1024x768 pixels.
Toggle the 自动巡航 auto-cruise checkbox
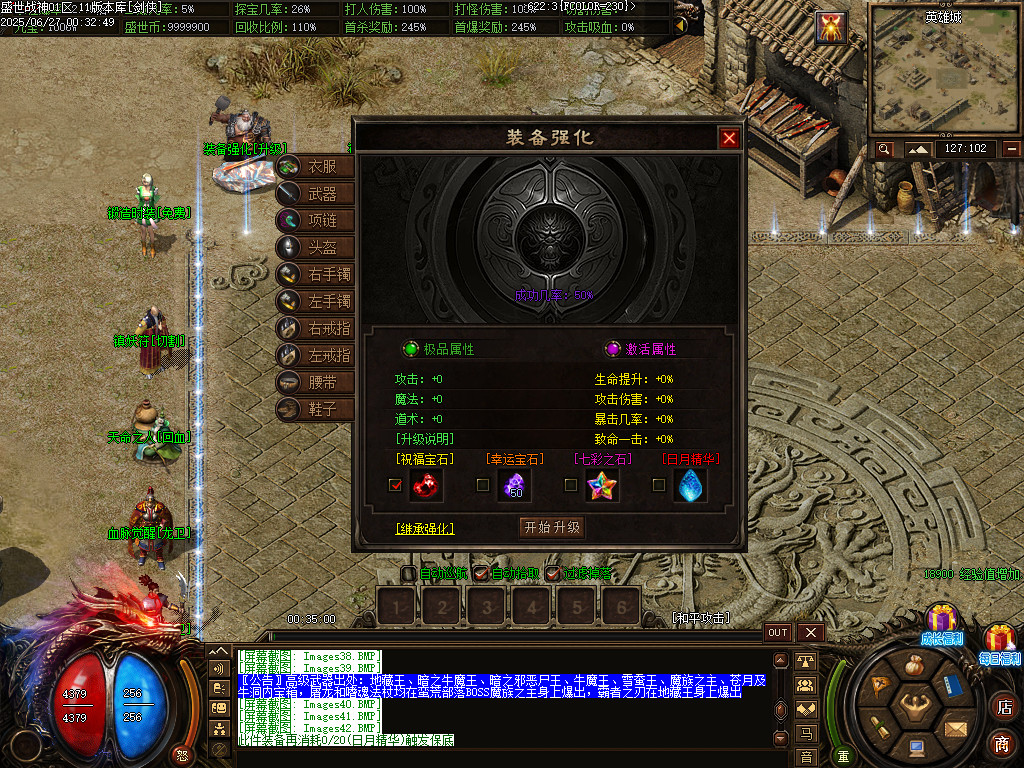(408, 574)
